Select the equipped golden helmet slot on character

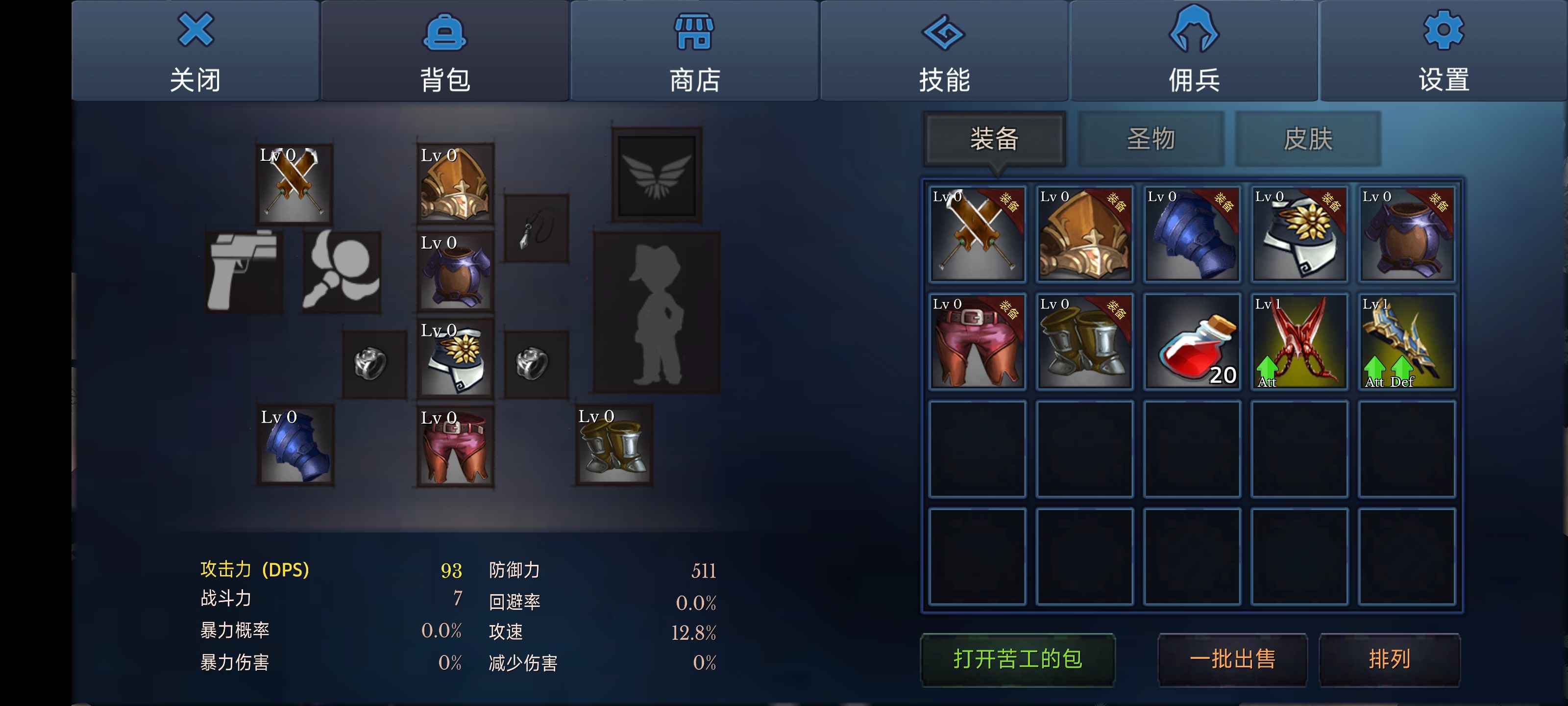[455, 183]
